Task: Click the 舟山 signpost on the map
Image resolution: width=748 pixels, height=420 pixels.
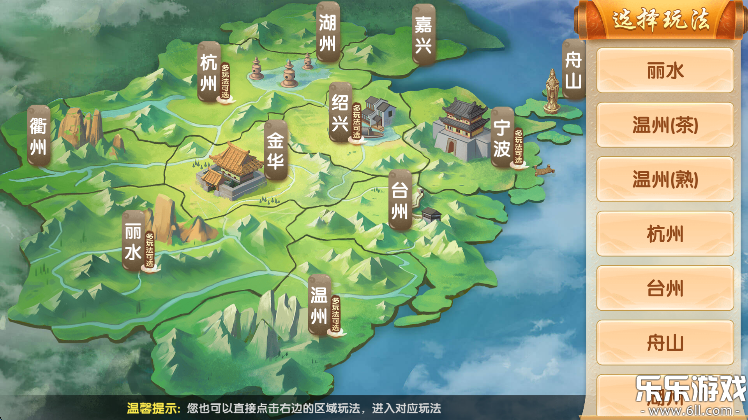Action: [573, 69]
